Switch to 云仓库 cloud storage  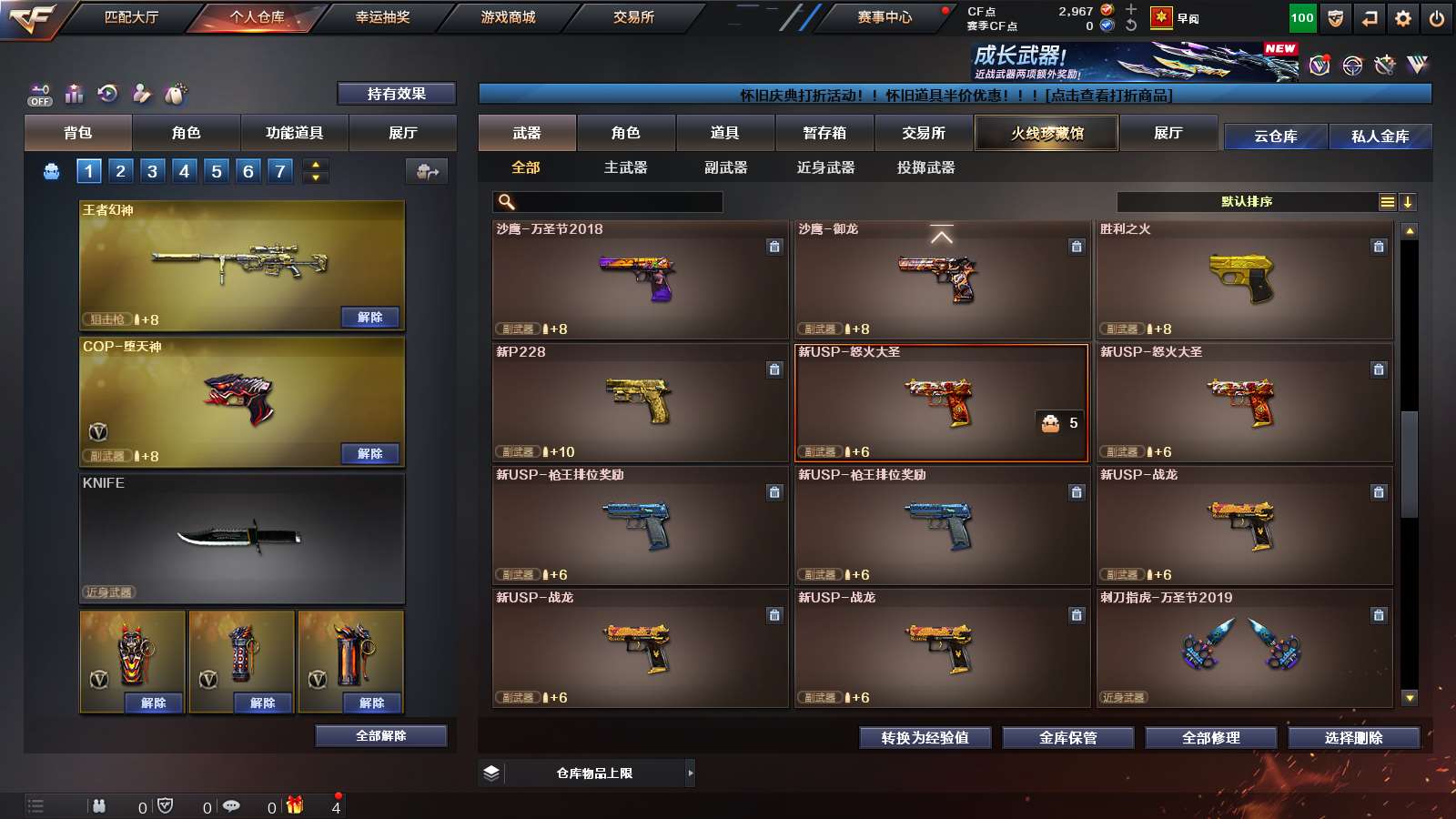pyautogui.click(x=1275, y=136)
